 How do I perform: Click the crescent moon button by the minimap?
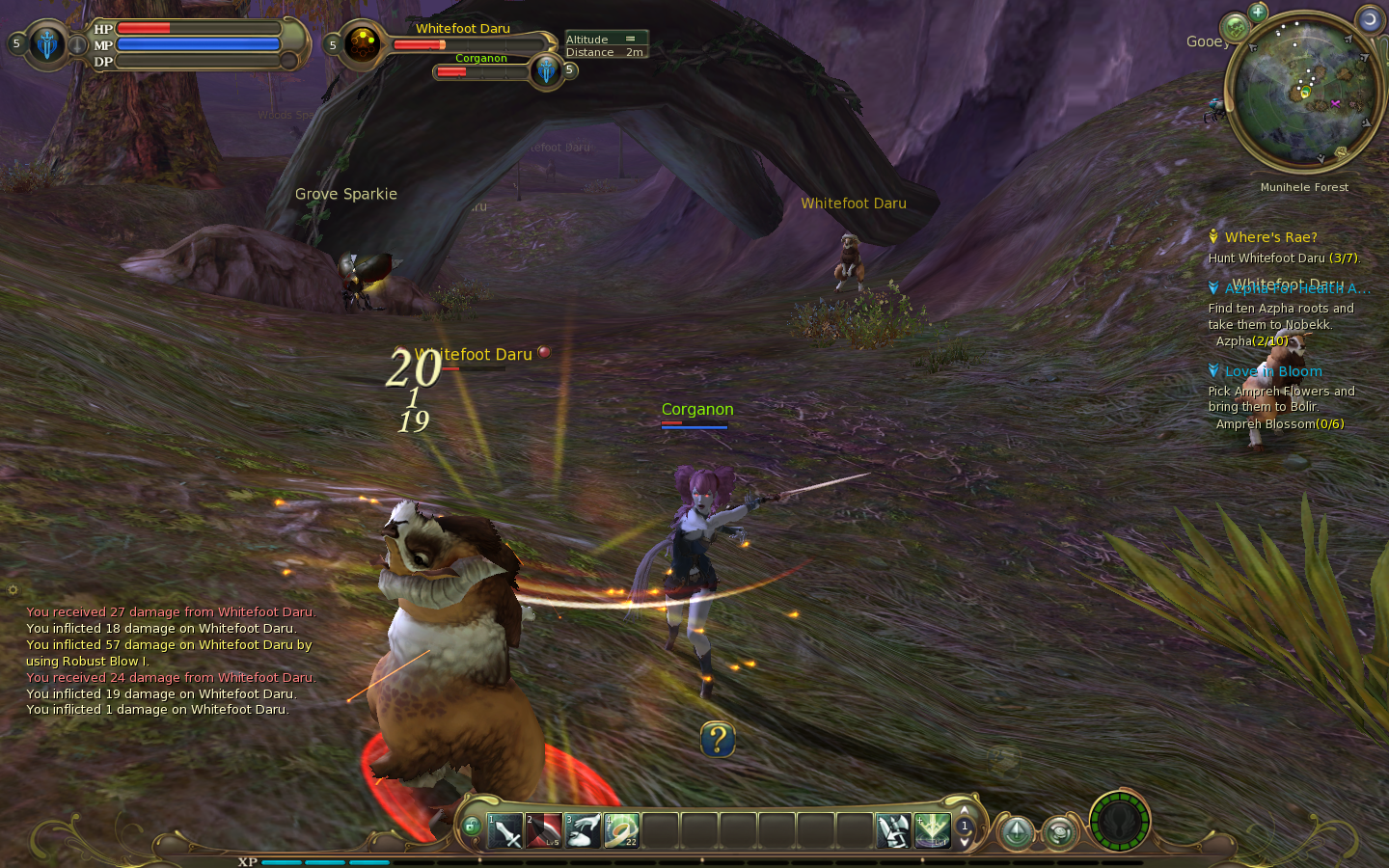click(x=1370, y=19)
